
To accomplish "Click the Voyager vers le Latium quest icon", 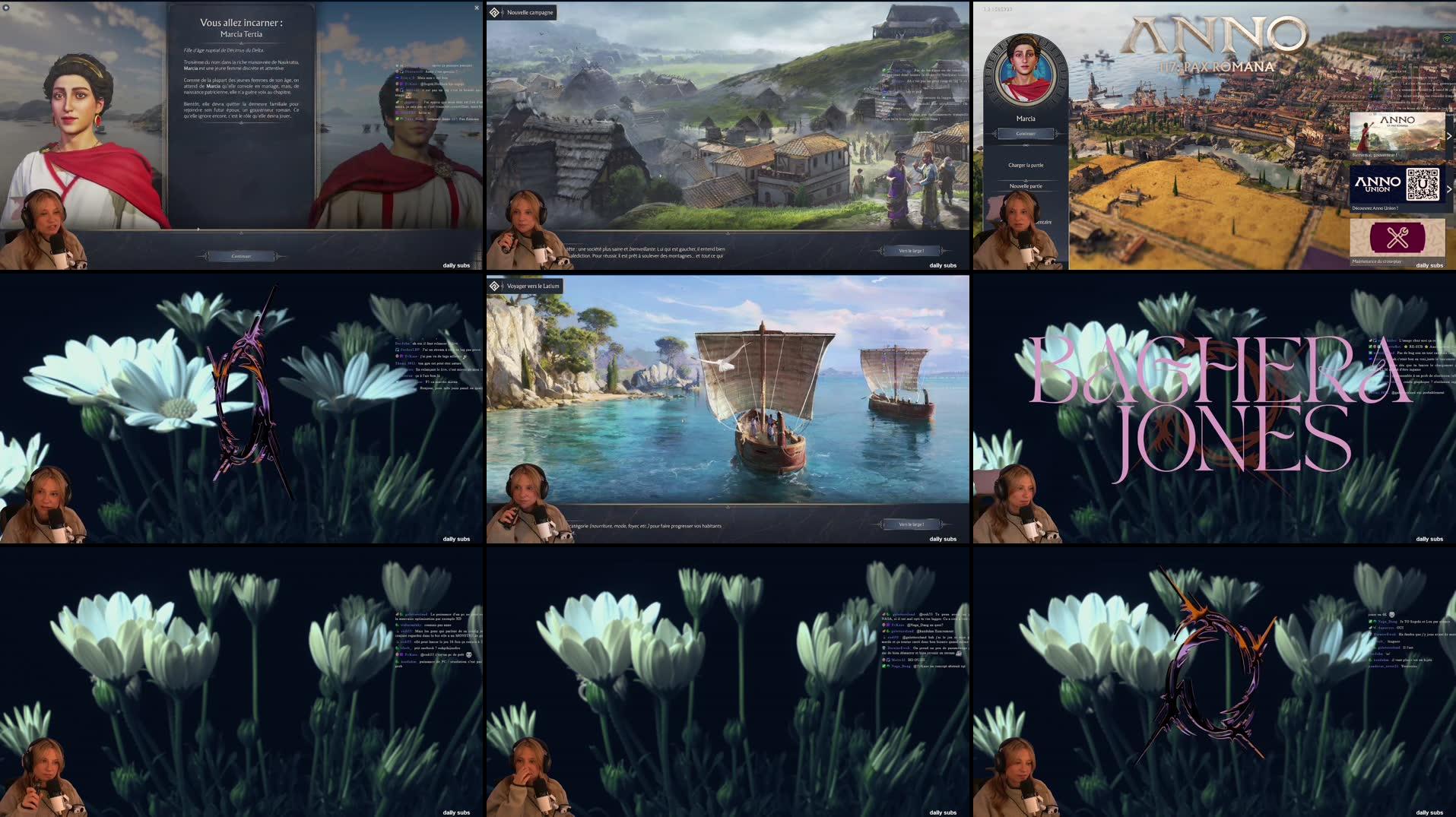I will click(494, 286).
